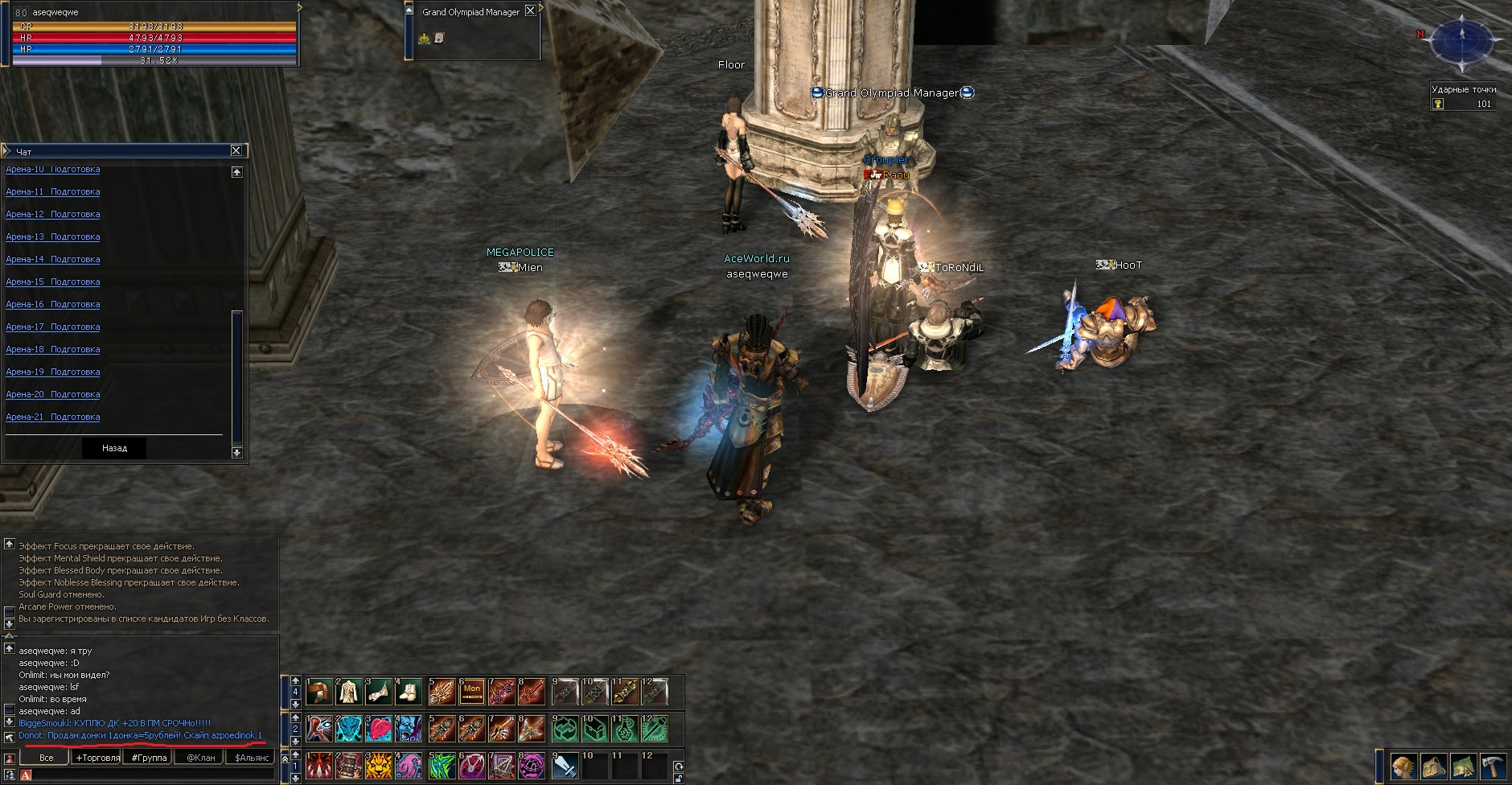The image size is (1512, 785).
Task: Activate the golden lion skill icon
Action: point(378,767)
